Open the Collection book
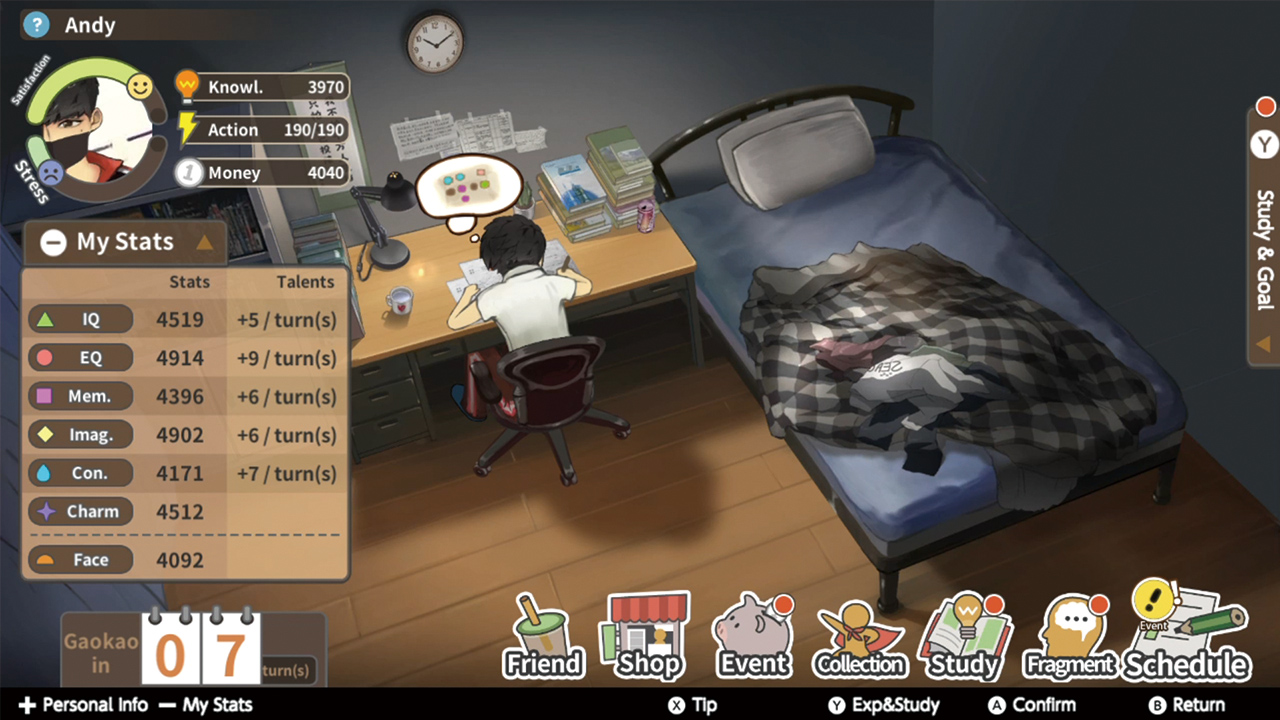Screen dimensions: 1280x720 coord(859,636)
